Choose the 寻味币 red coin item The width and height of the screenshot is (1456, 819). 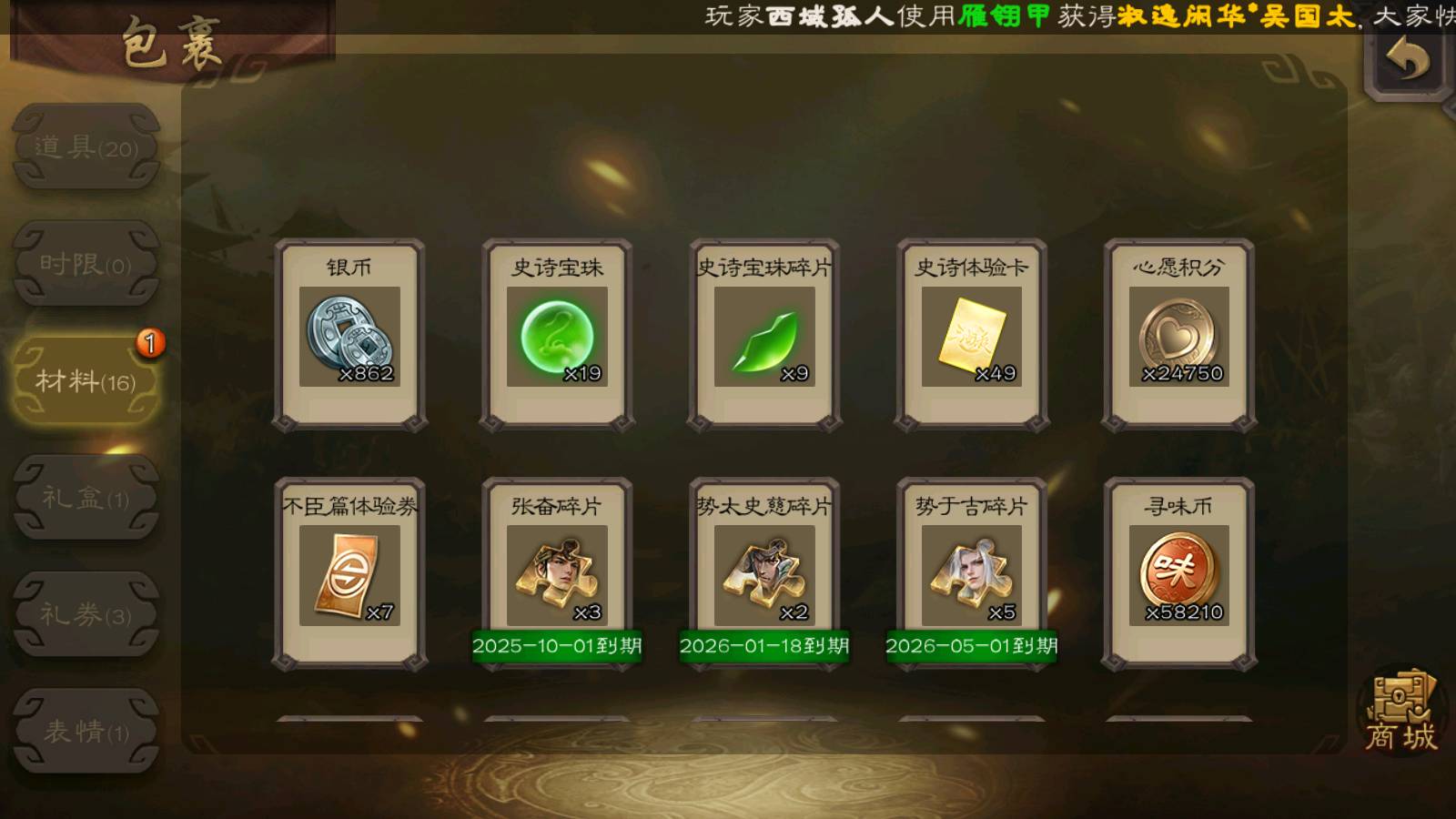point(1179,574)
